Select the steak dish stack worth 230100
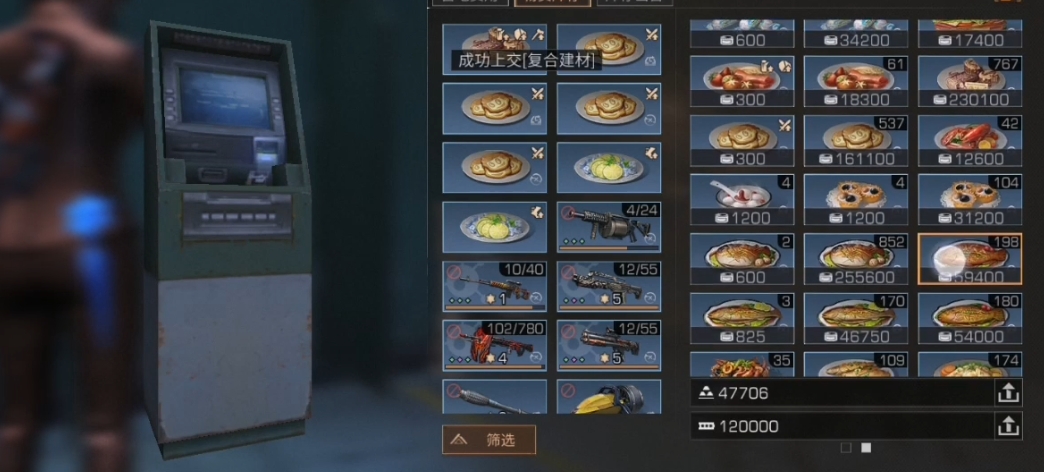Screen dimensions: 1044x472 click(969, 81)
